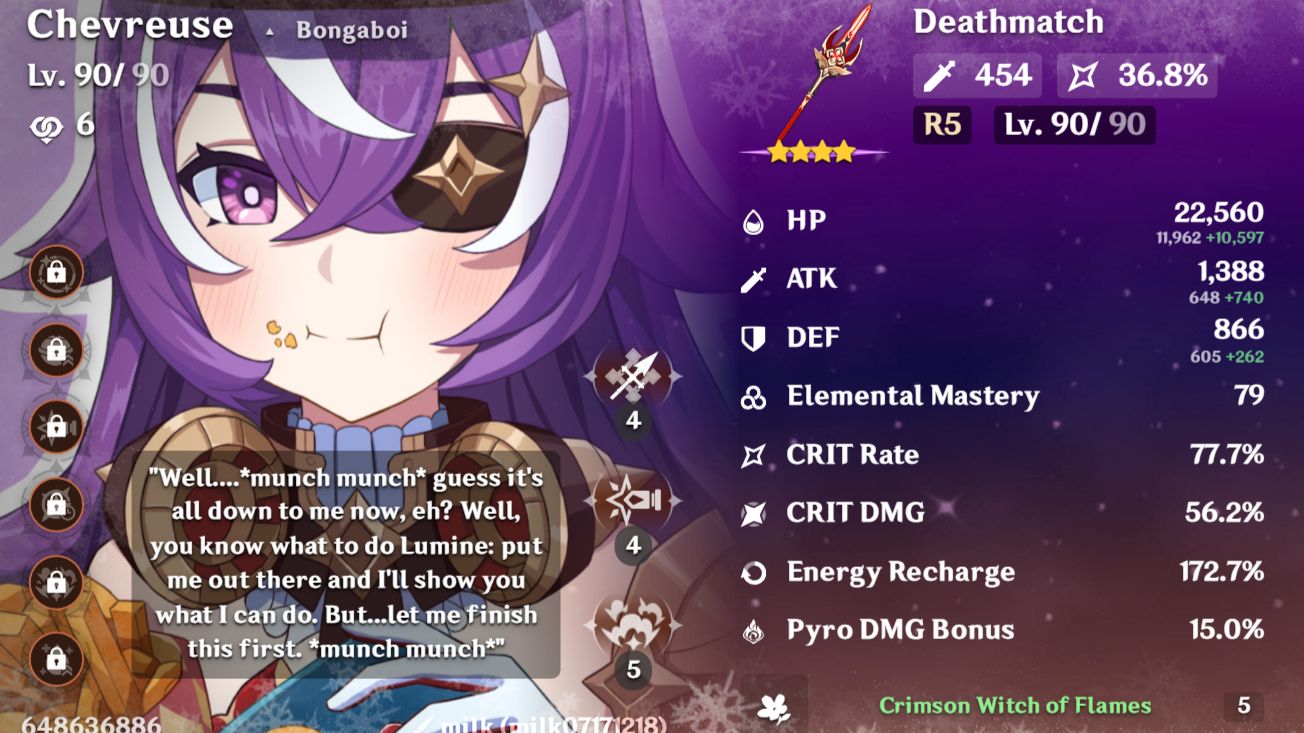Image resolution: width=1304 pixels, height=733 pixels.
Task: Expand the triangle marker next to Bongaboi
Action: click(x=270, y=30)
